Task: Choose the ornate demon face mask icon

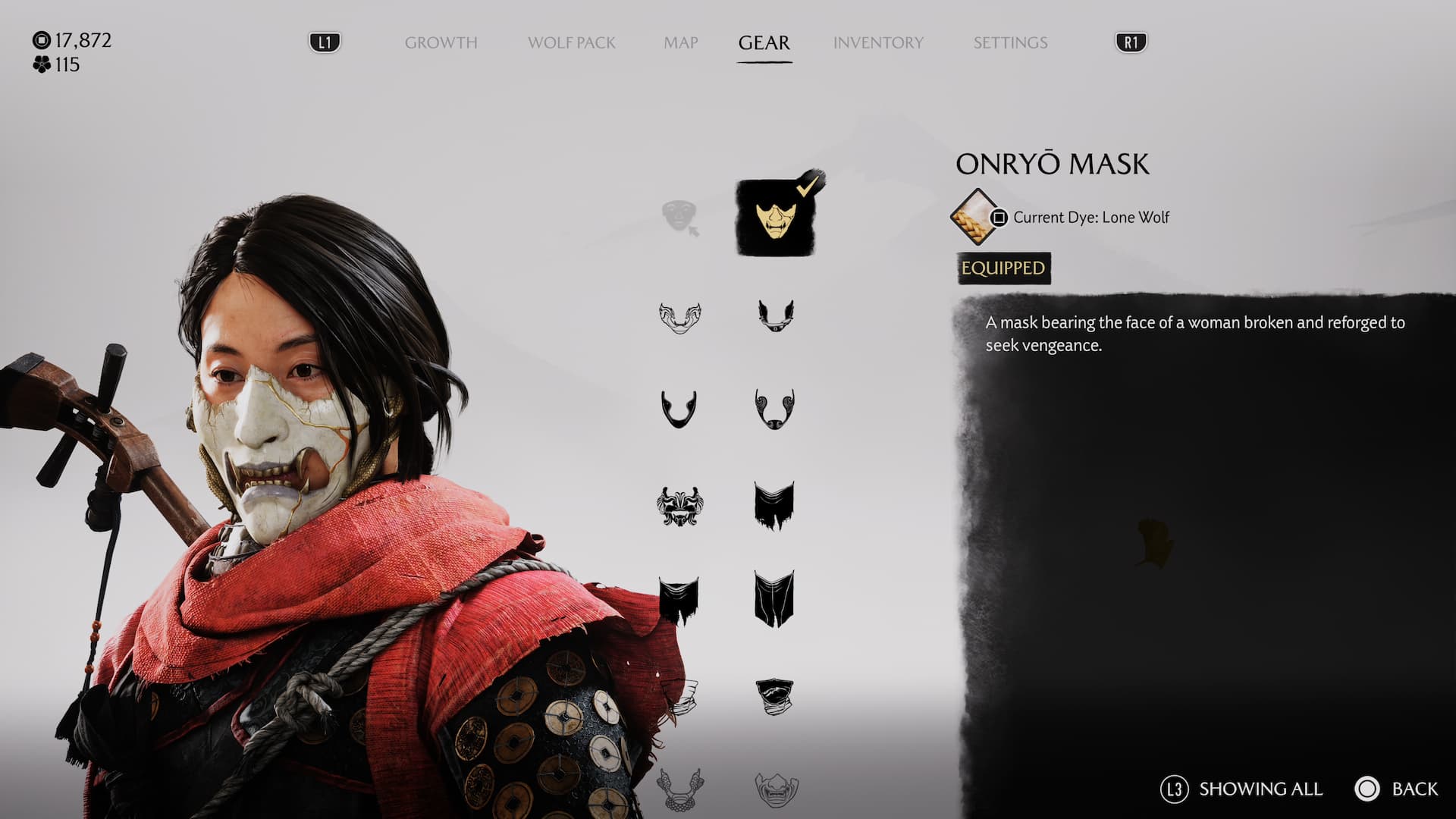Action: point(679,506)
